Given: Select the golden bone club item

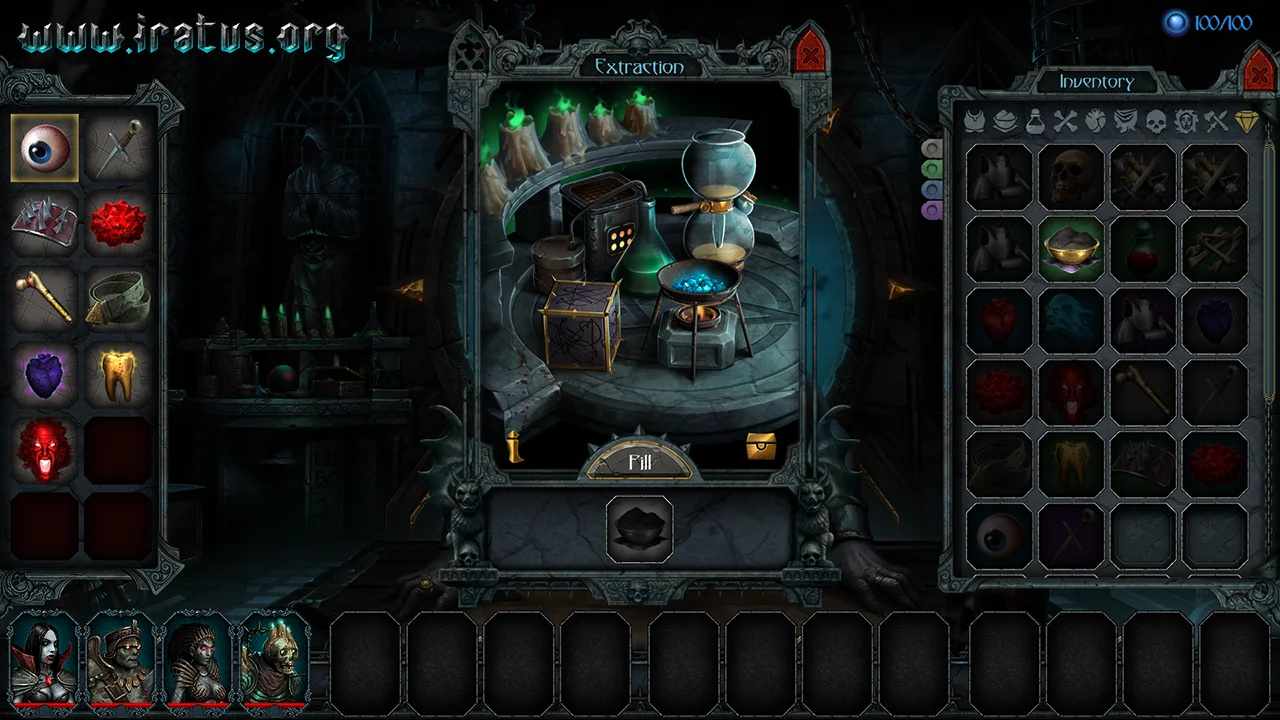Looking at the screenshot, I should pos(45,298).
